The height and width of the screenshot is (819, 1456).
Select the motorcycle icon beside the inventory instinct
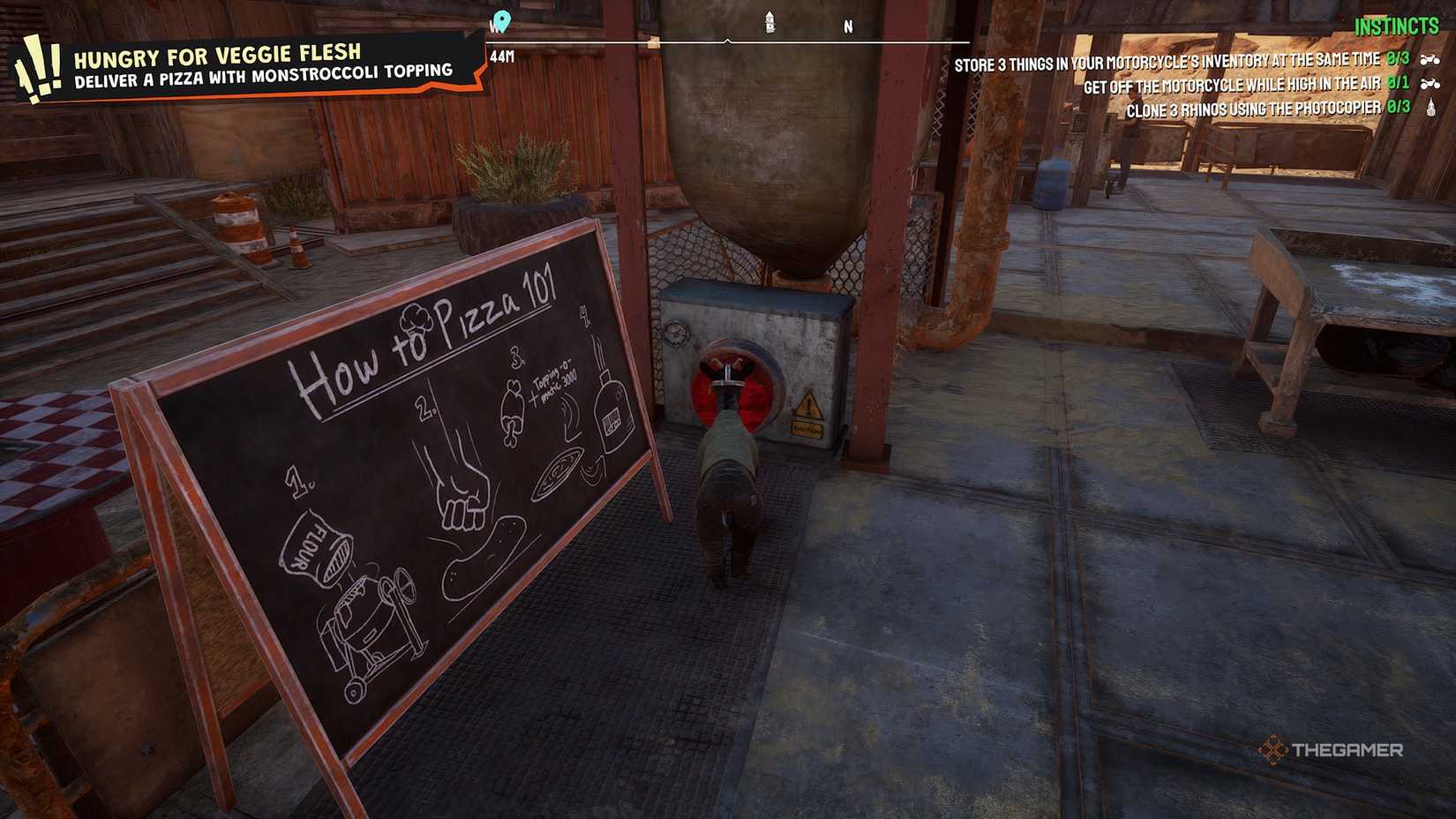coord(1431,61)
